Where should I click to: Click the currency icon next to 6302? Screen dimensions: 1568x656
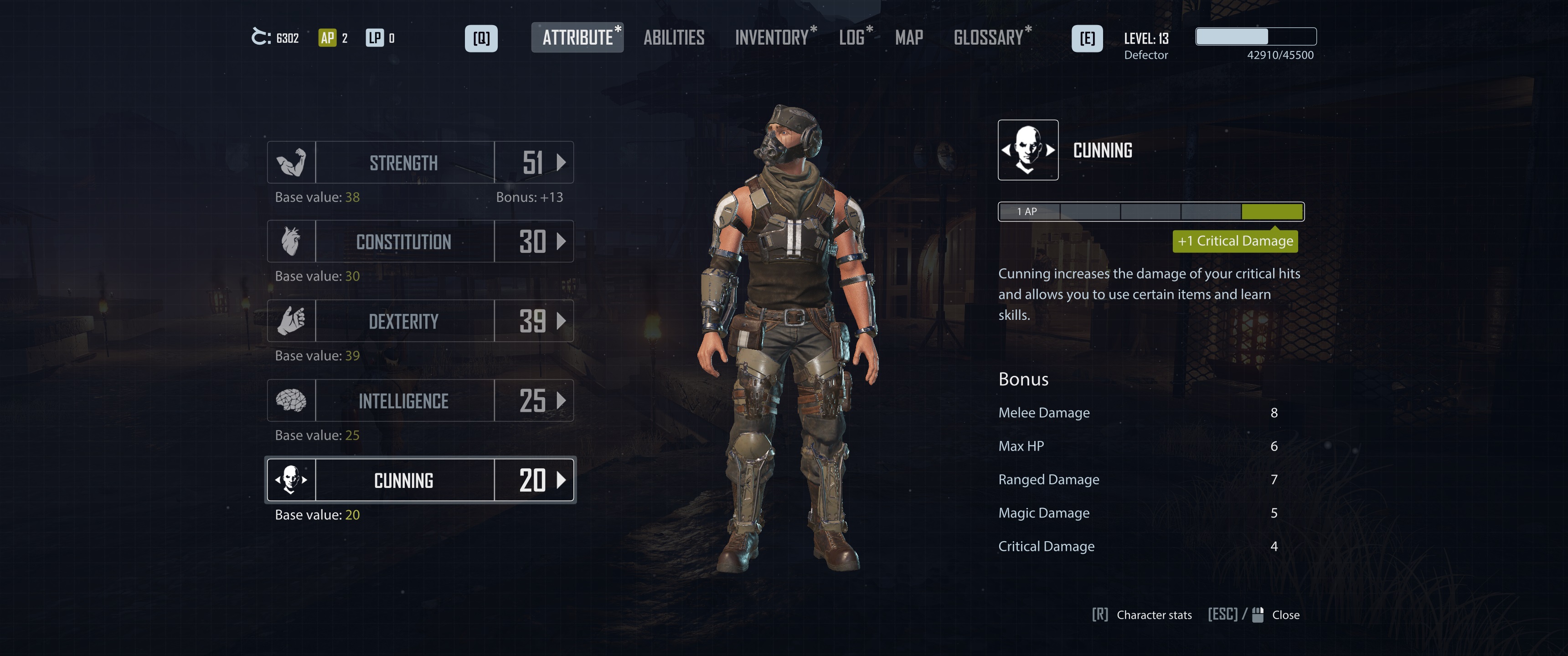(x=261, y=38)
